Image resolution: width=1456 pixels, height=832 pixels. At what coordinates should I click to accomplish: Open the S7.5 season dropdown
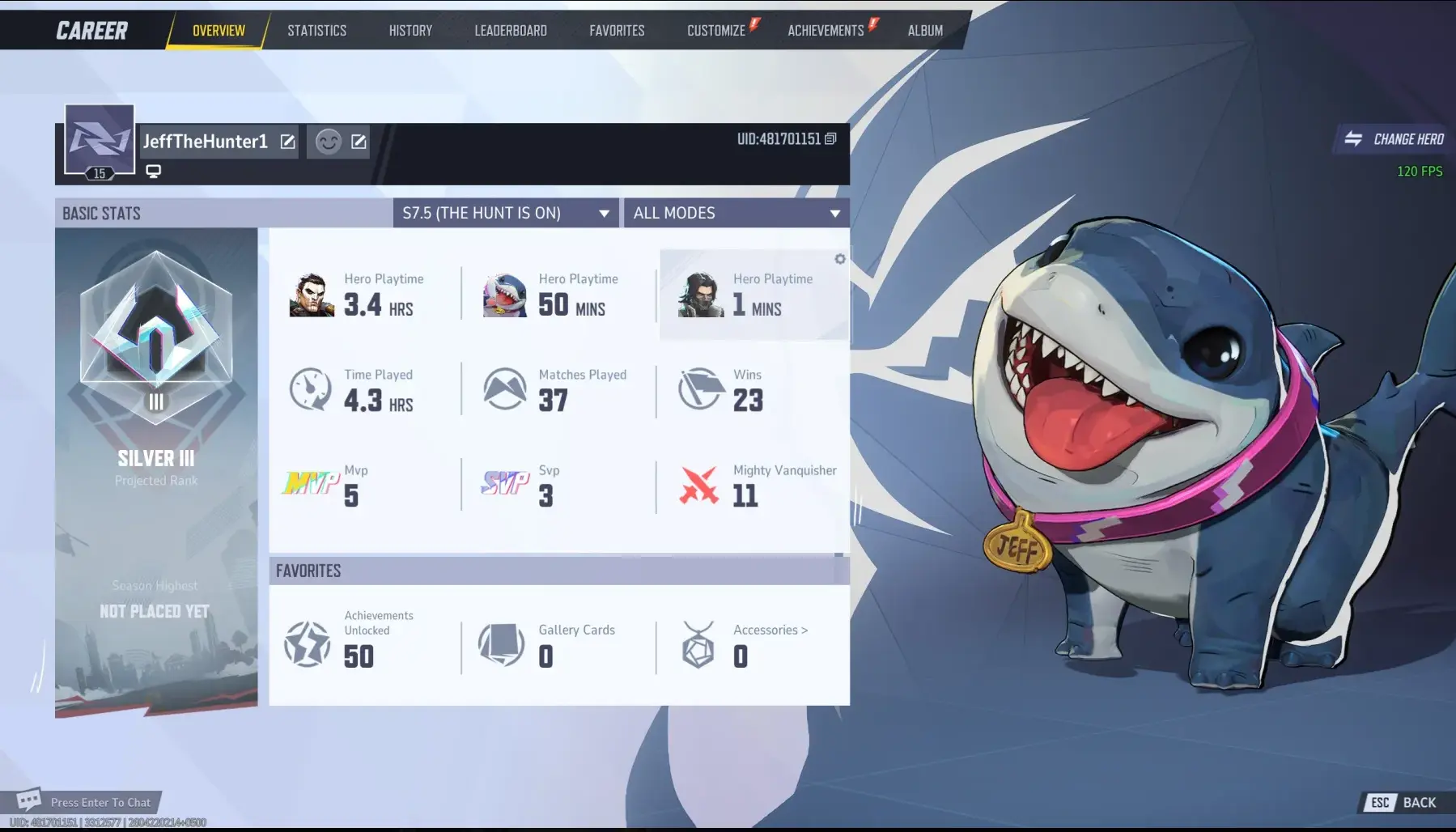click(x=506, y=213)
